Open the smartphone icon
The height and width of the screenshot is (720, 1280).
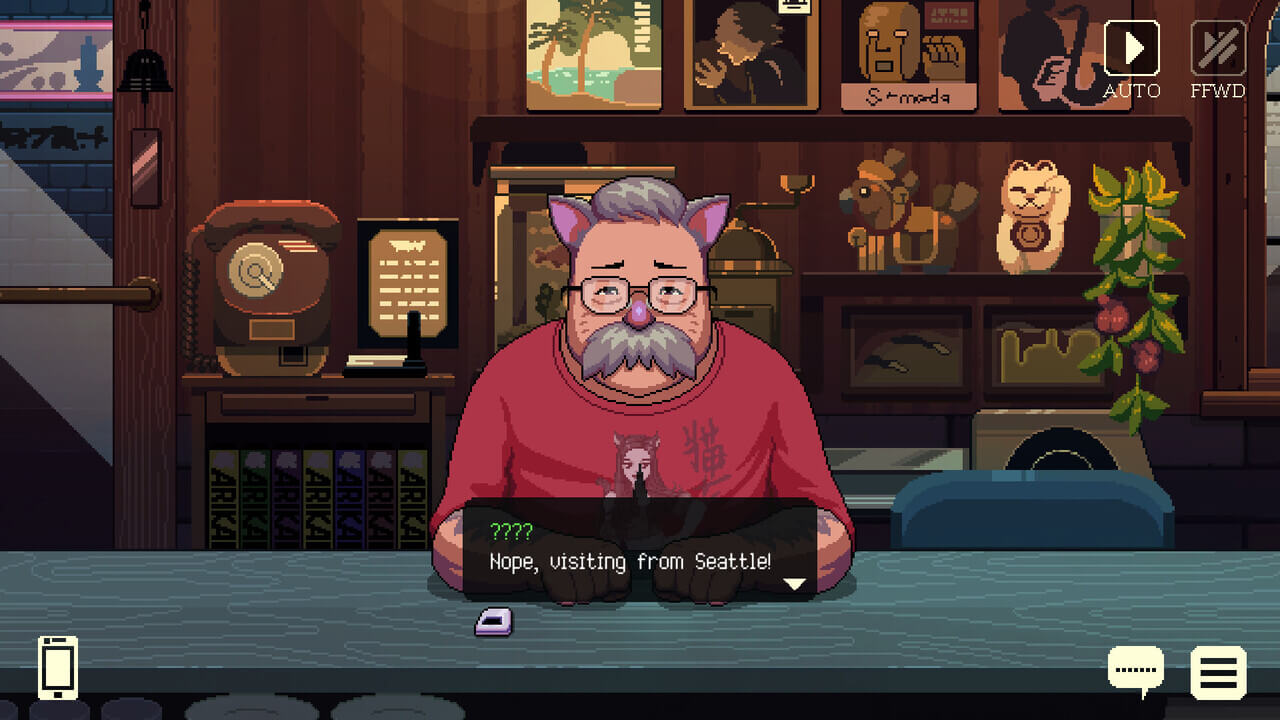(58, 666)
